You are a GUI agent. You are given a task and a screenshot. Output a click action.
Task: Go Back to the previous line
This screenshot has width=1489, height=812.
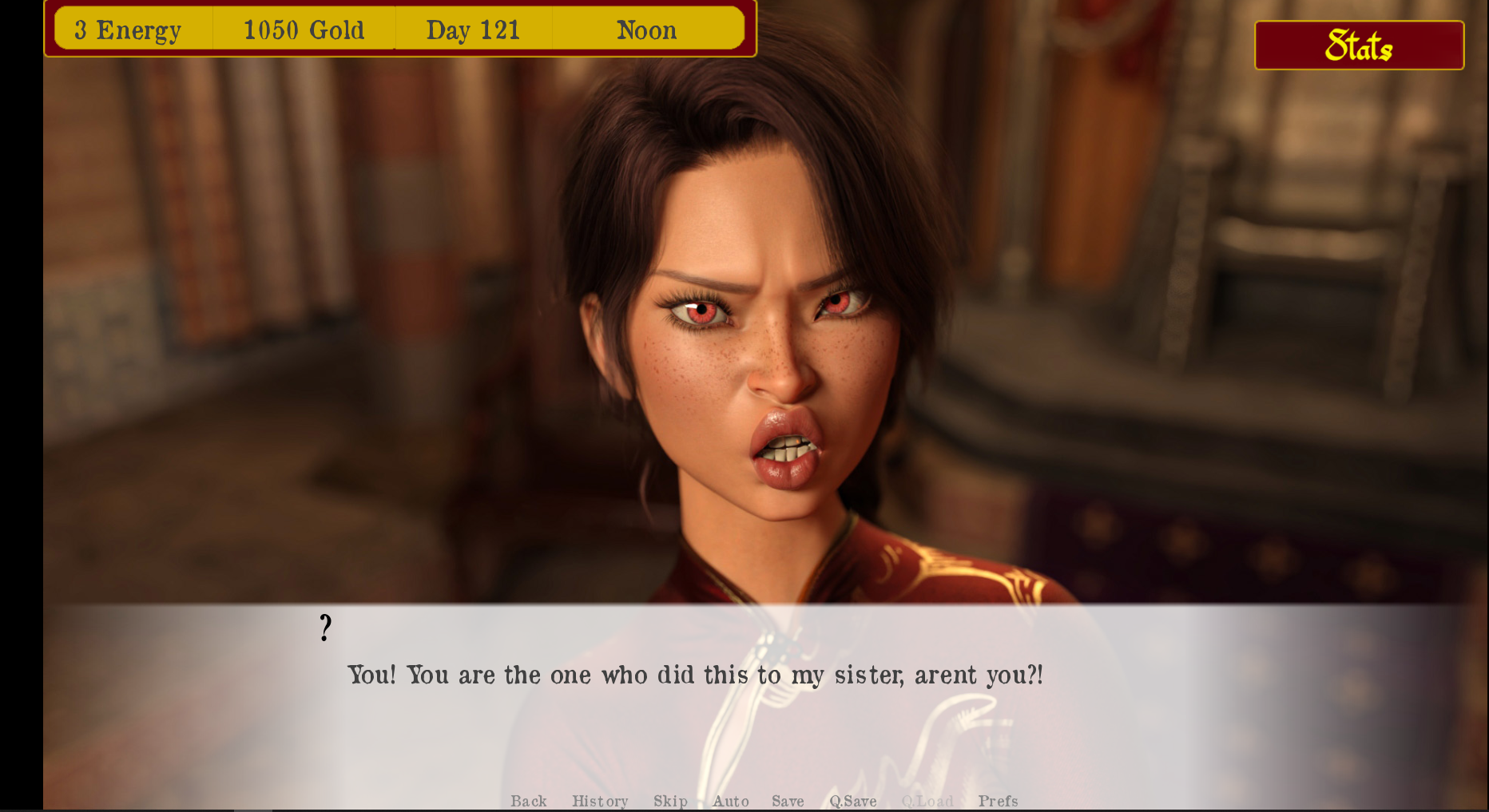coord(529,801)
